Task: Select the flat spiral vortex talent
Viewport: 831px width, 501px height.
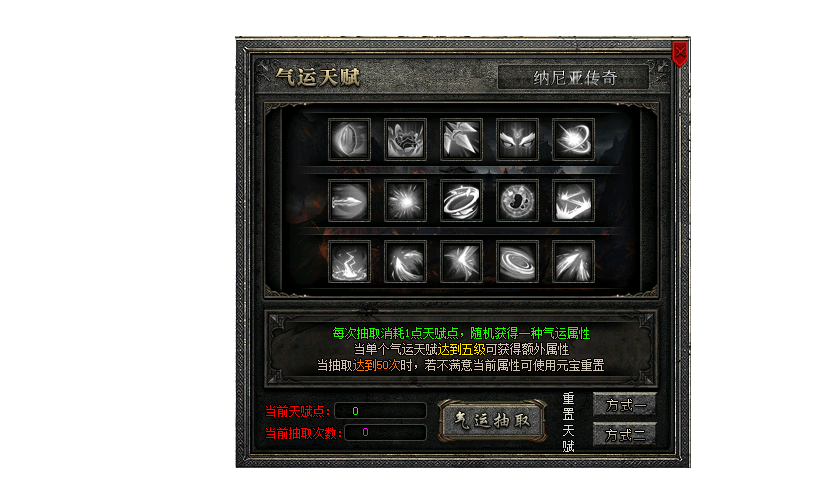Action: tap(518, 261)
